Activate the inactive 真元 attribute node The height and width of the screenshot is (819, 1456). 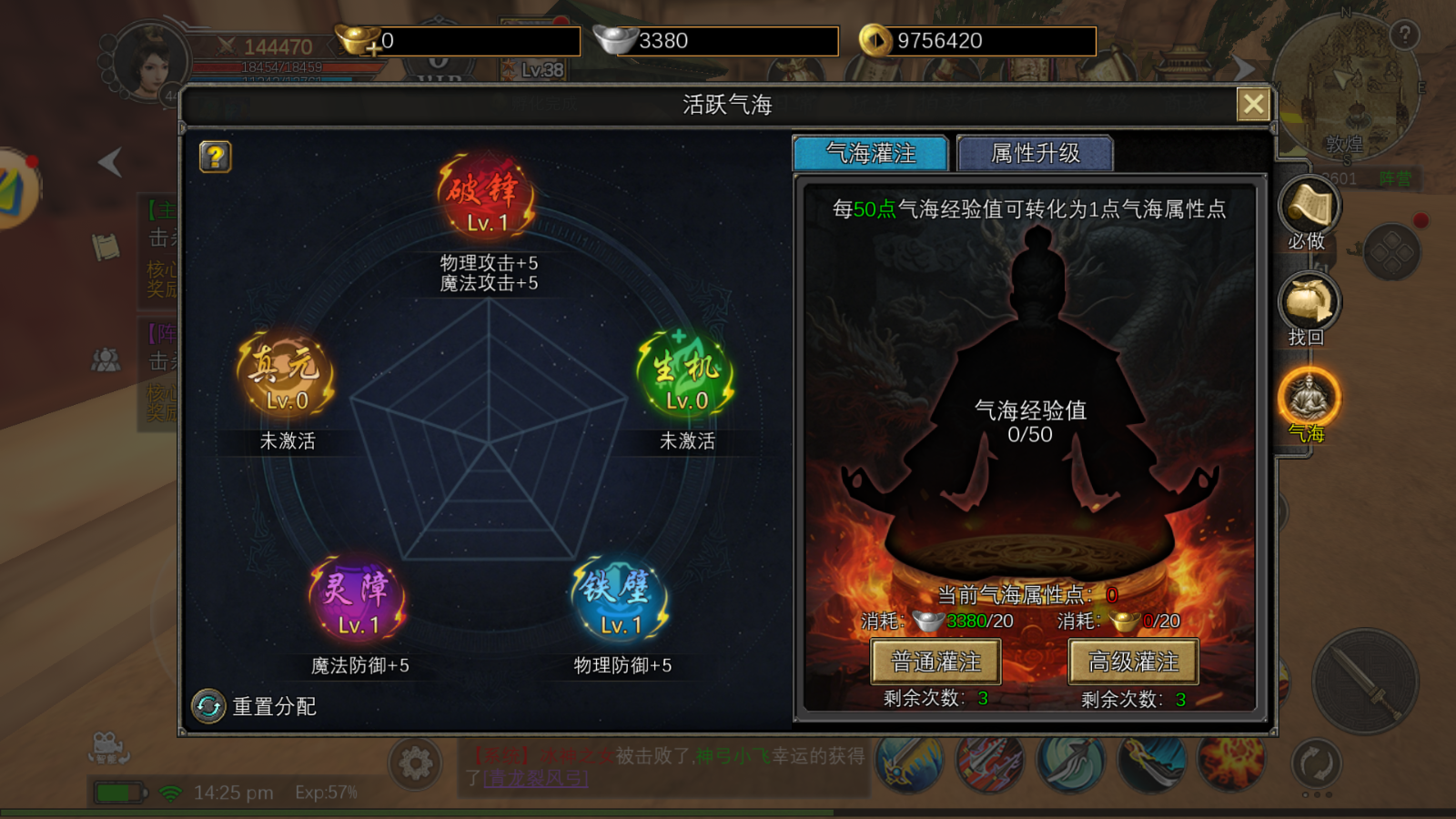[286, 373]
